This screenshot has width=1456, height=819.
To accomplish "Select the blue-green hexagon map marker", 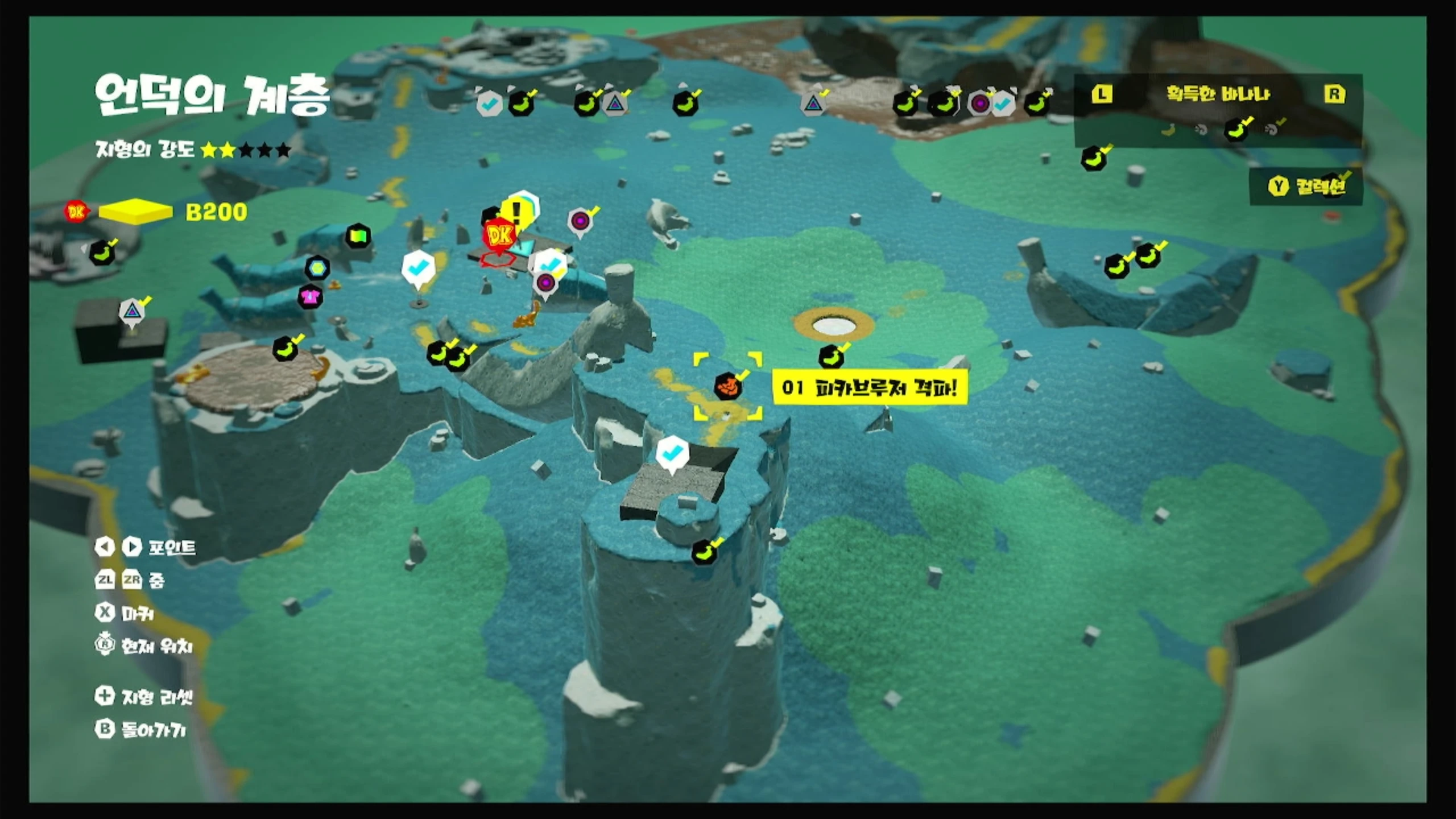I will point(317,267).
